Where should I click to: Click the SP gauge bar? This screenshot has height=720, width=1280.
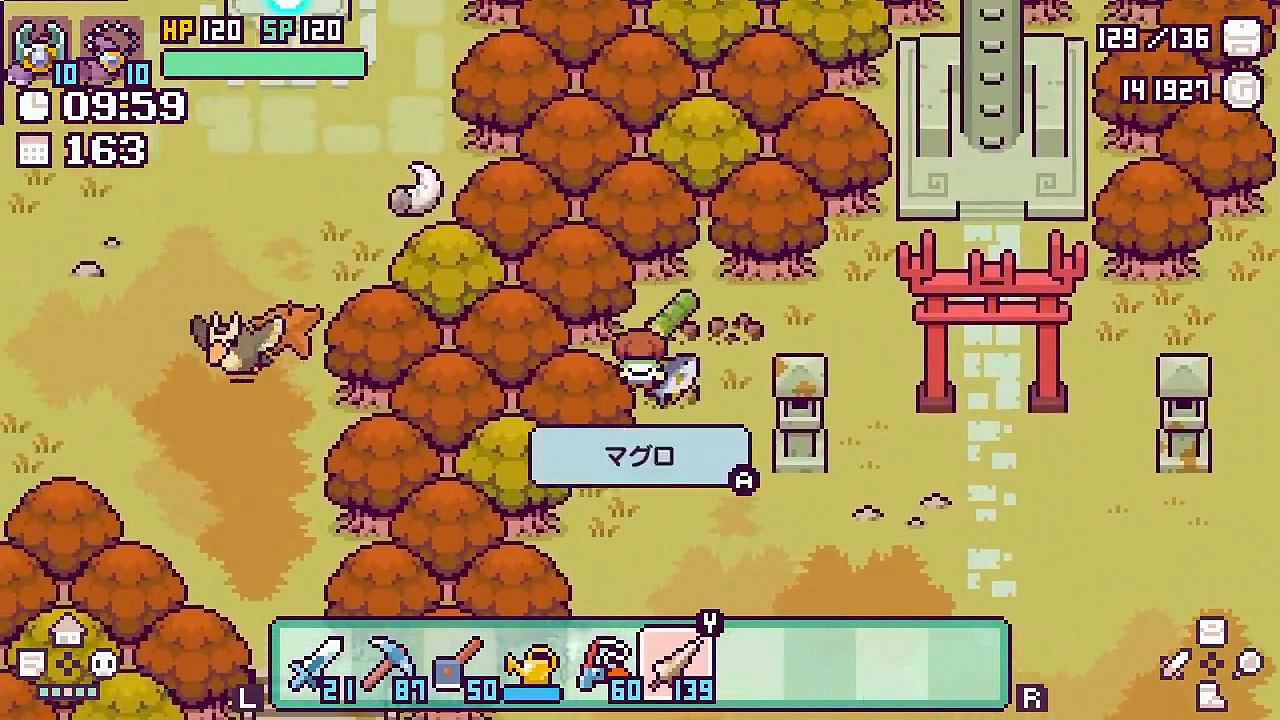coord(265,63)
